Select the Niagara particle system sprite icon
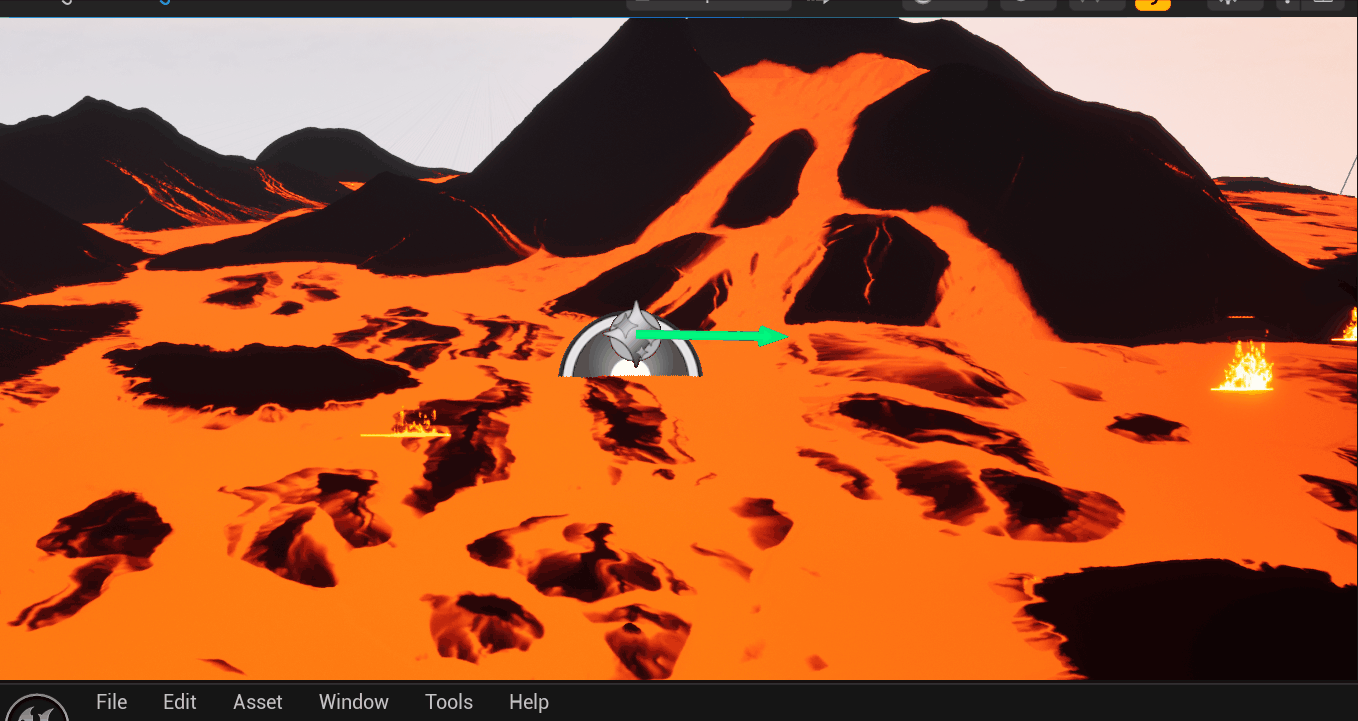Viewport: 1358px width, 721px height. [632, 330]
